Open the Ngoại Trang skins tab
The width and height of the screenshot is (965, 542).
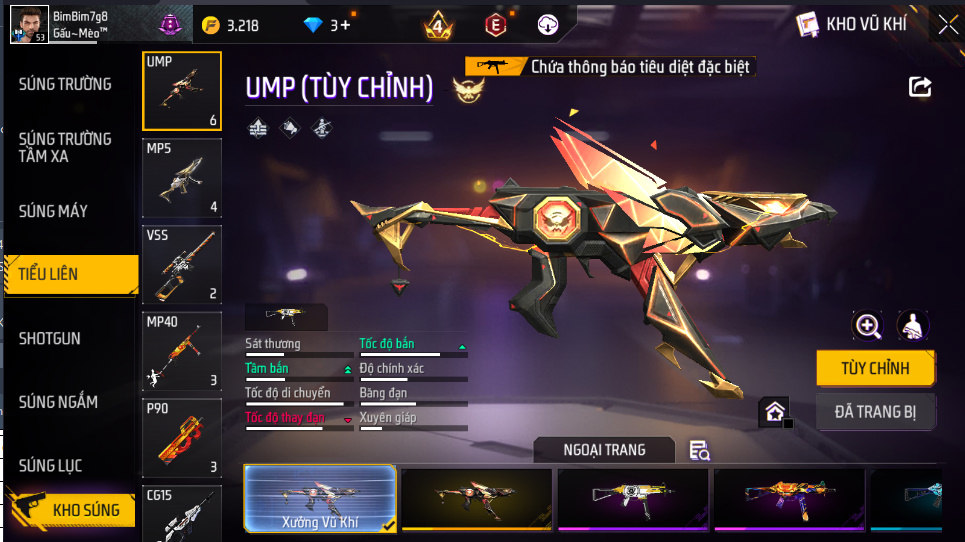(604, 450)
